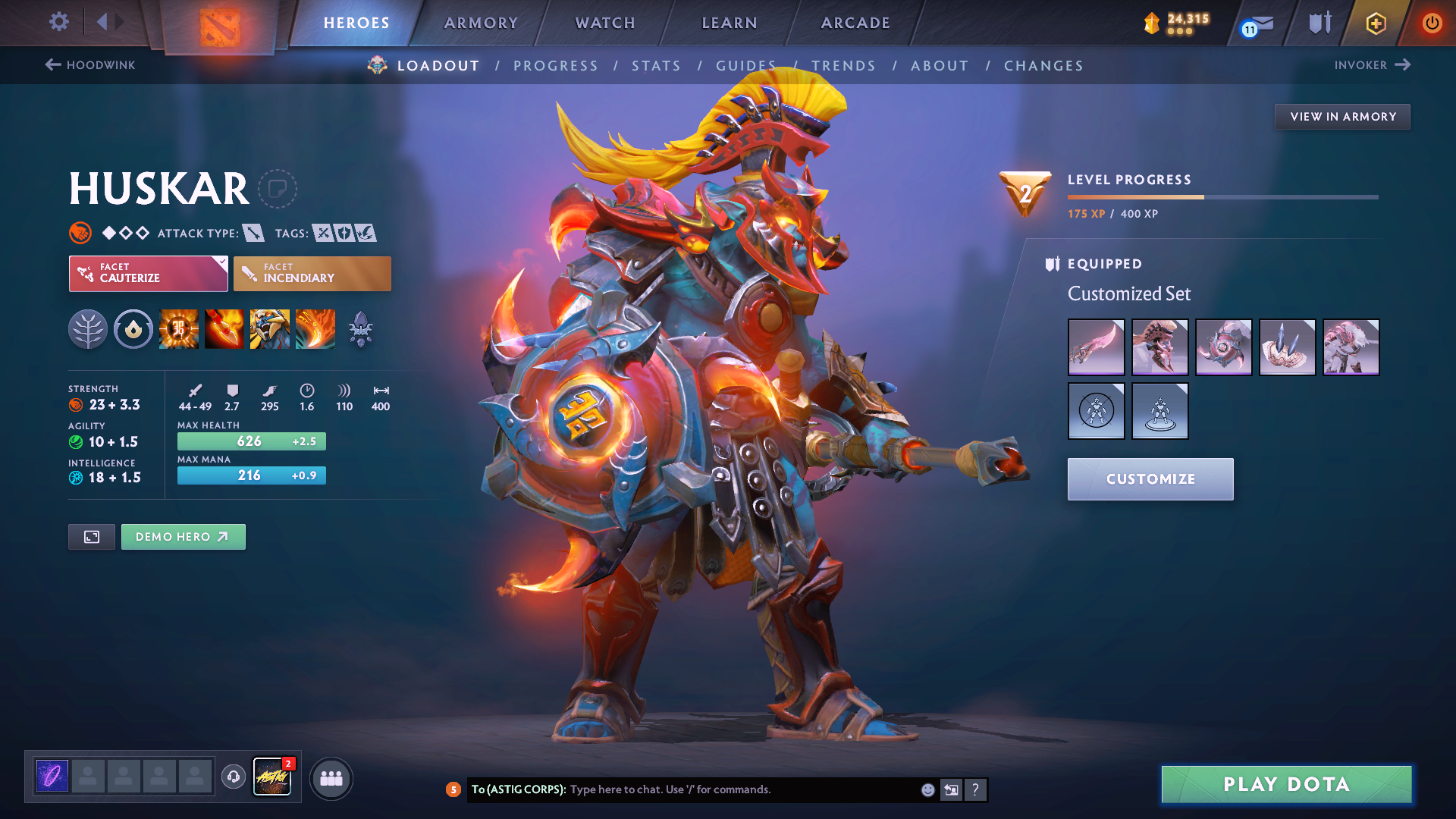Open the friends list icon
The image size is (1456, 819).
pyautogui.click(x=331, y=777)
